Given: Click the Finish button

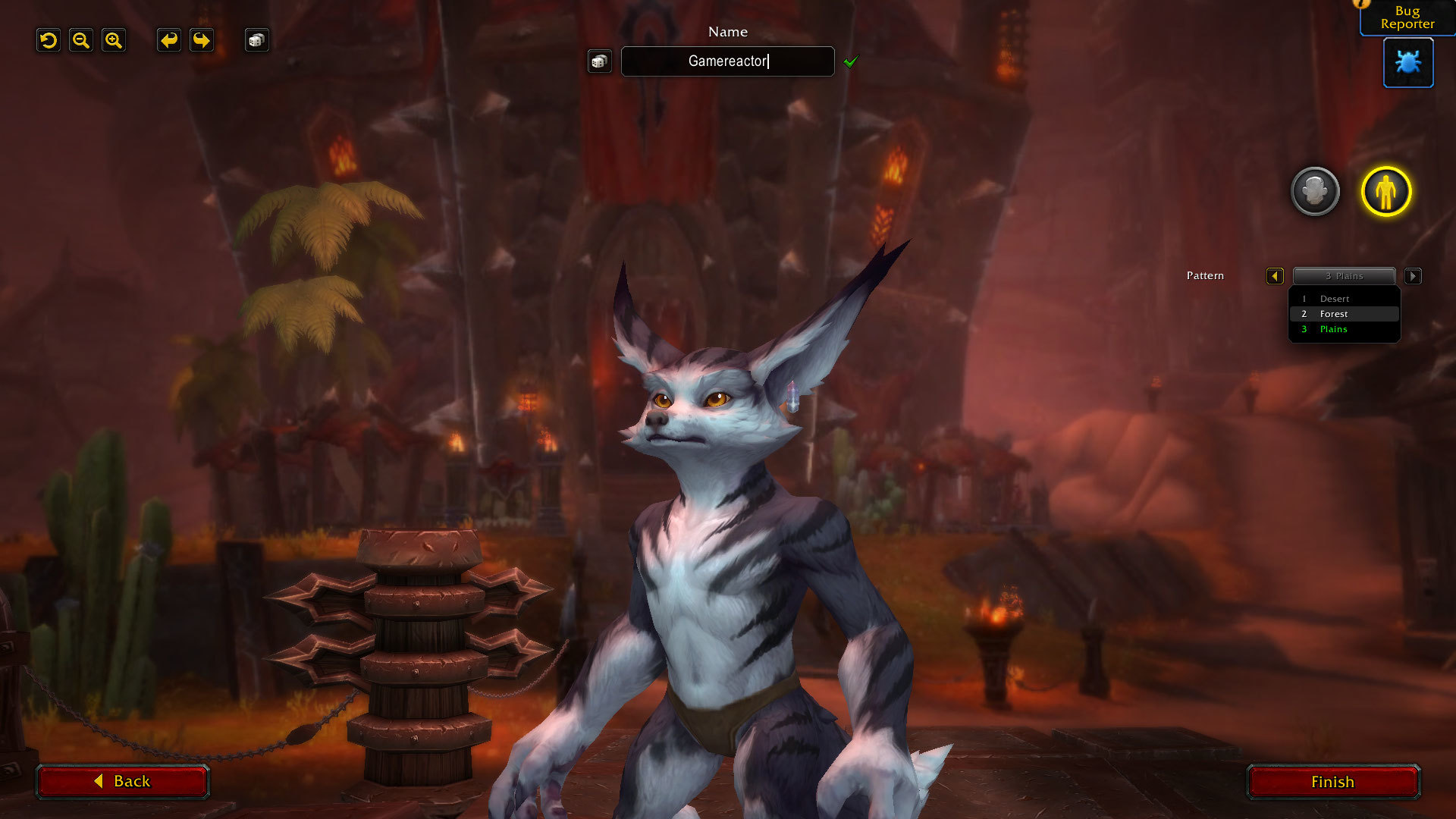Looking at the screenshot, I should pyautogui.click(x=1332, y=781).
